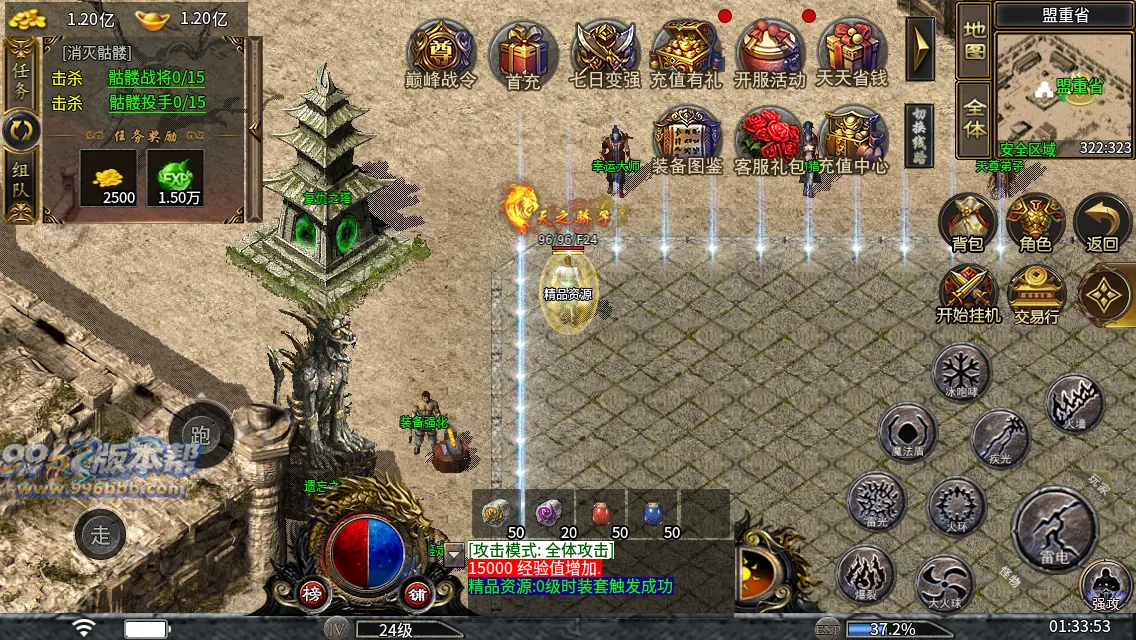This screenshot has height=640, width=1136.
Task: Activate the 冰咆哮 ice roar skill
Action: tap(961, 371)
